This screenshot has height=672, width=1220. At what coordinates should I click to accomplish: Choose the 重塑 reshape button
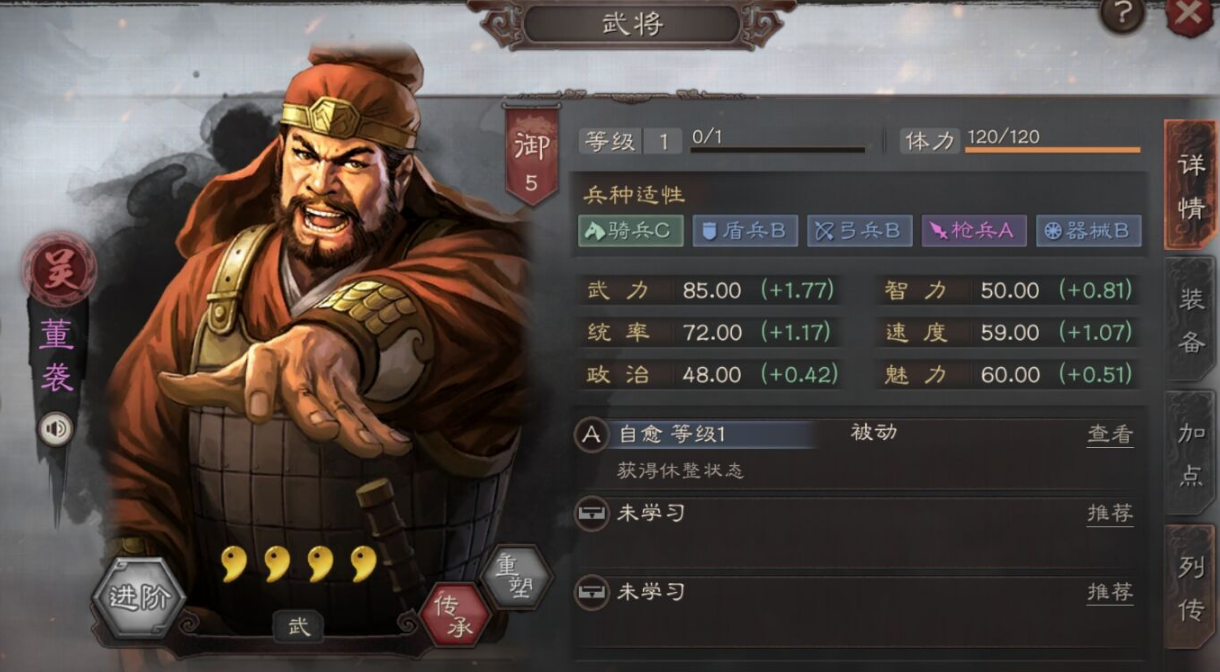517,577
